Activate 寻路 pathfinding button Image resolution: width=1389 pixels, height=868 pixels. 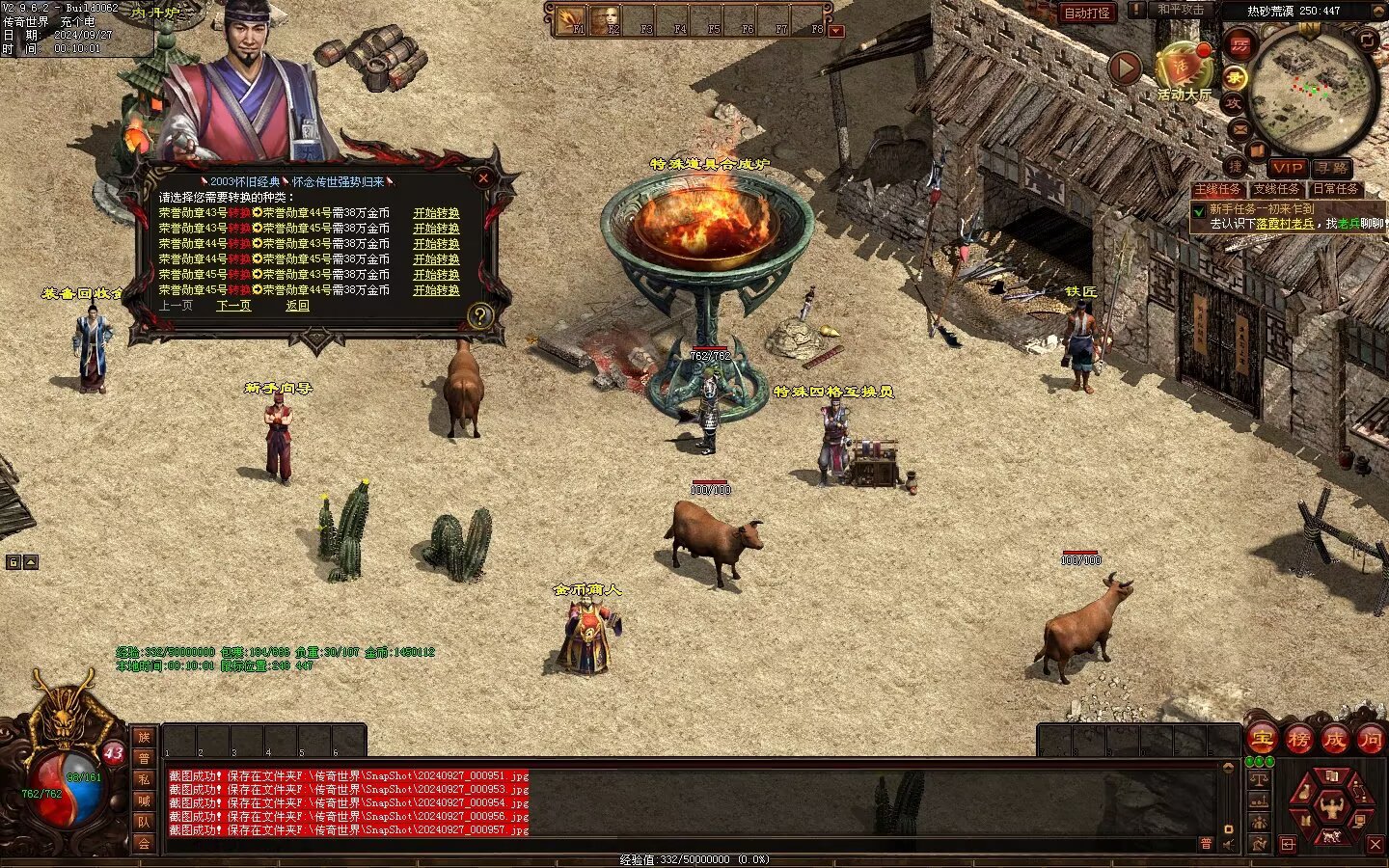coord(1331,168)
